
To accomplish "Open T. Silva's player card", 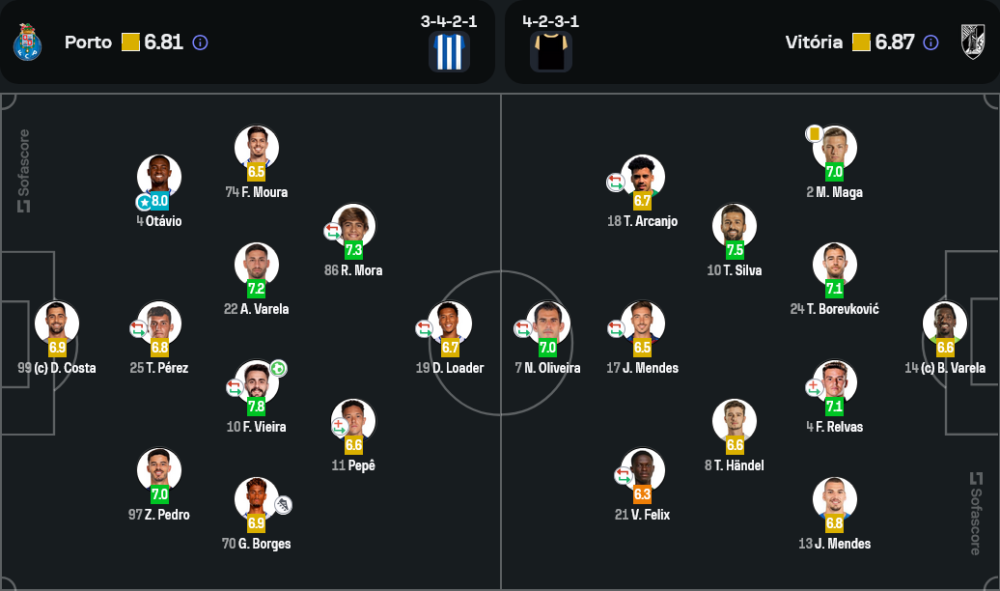I will [734, 226].
